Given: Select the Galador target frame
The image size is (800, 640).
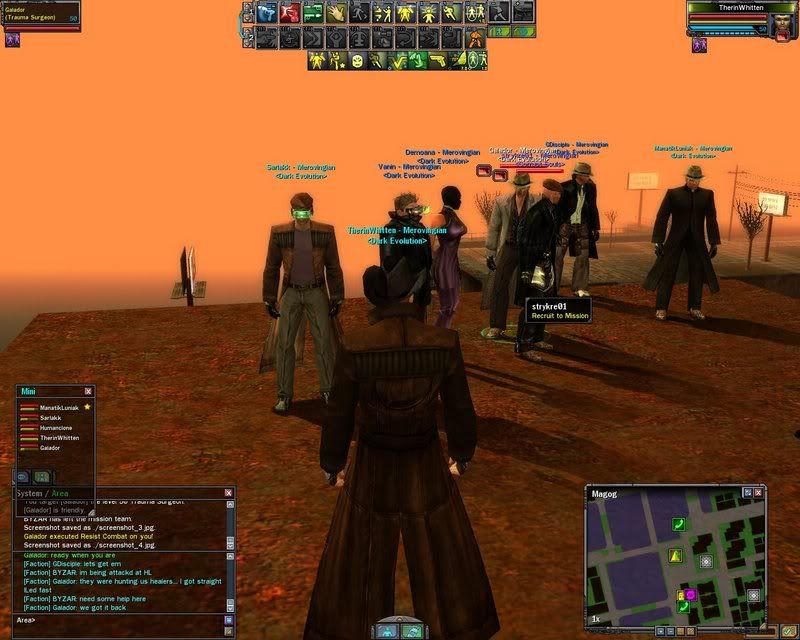Looking at the screenshot, I should 40,14.
